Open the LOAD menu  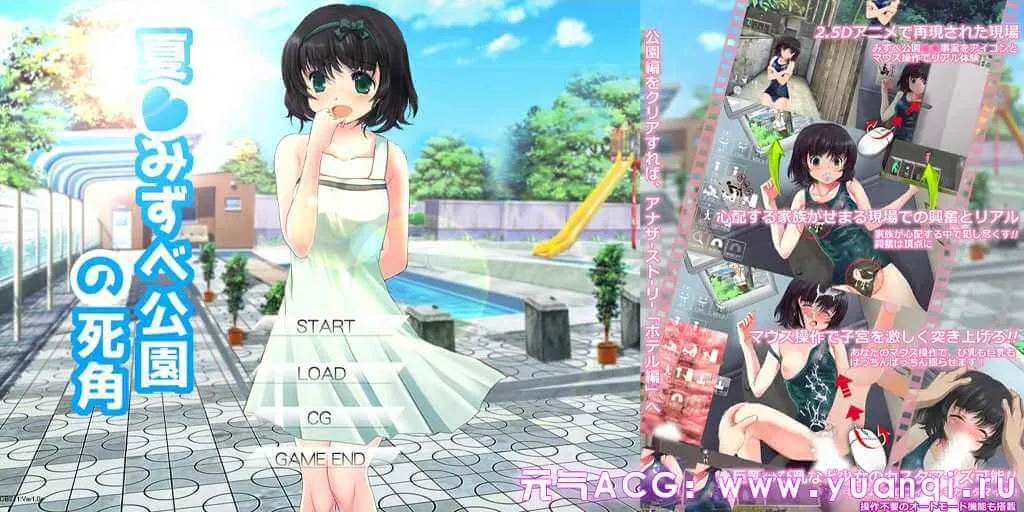click(x=321, y=373)
